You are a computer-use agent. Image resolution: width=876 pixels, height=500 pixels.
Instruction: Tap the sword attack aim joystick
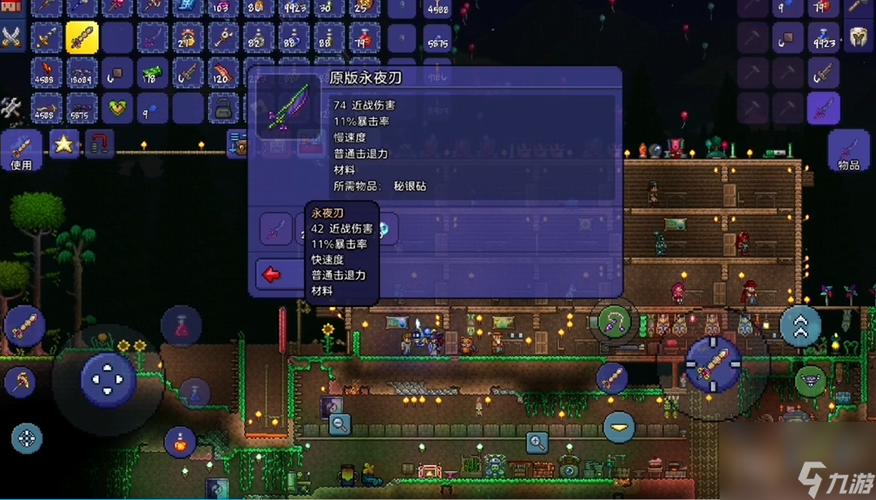click(x=713, y=362)
